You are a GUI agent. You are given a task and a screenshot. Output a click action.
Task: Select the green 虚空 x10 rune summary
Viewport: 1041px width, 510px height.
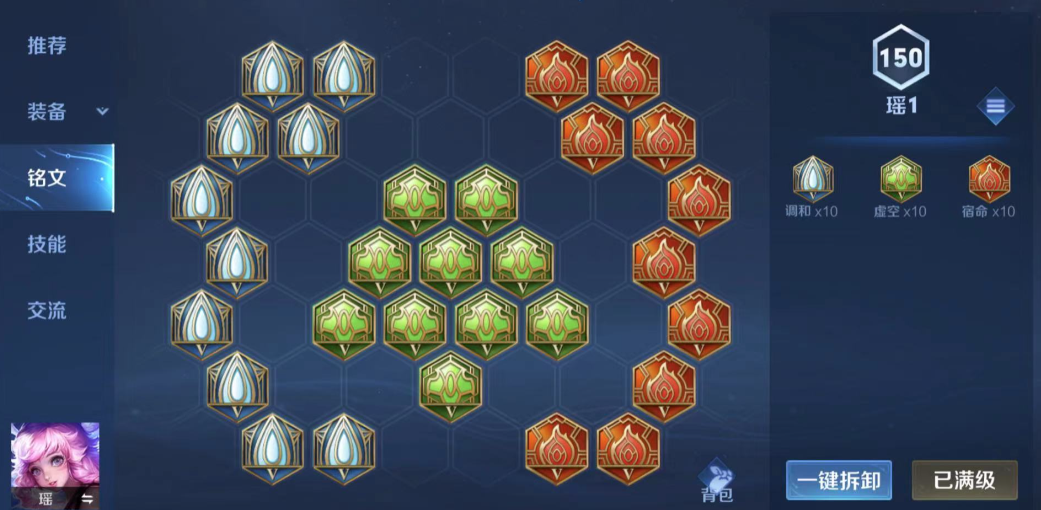901,186
